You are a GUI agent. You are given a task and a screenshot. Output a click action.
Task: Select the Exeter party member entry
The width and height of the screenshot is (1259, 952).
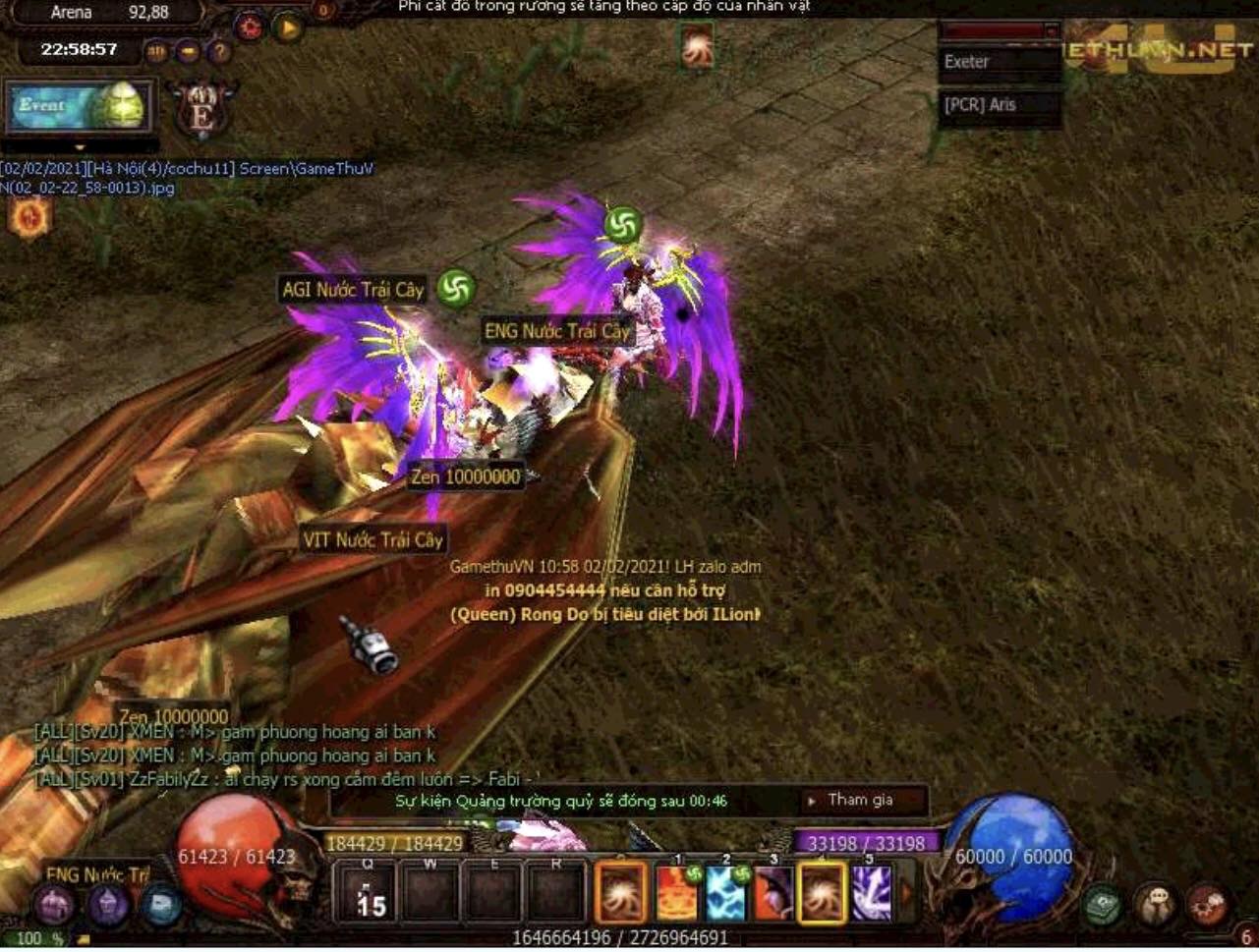point(1000,62)
